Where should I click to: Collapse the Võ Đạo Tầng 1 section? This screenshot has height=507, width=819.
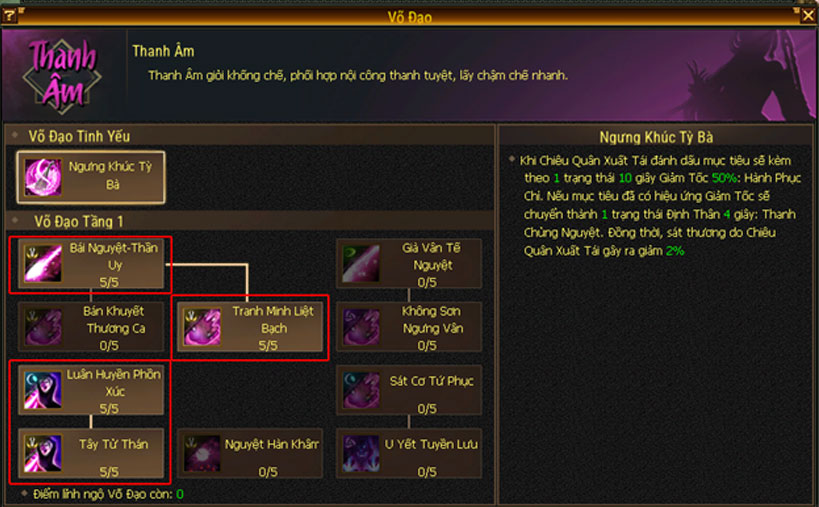[16, 221]
